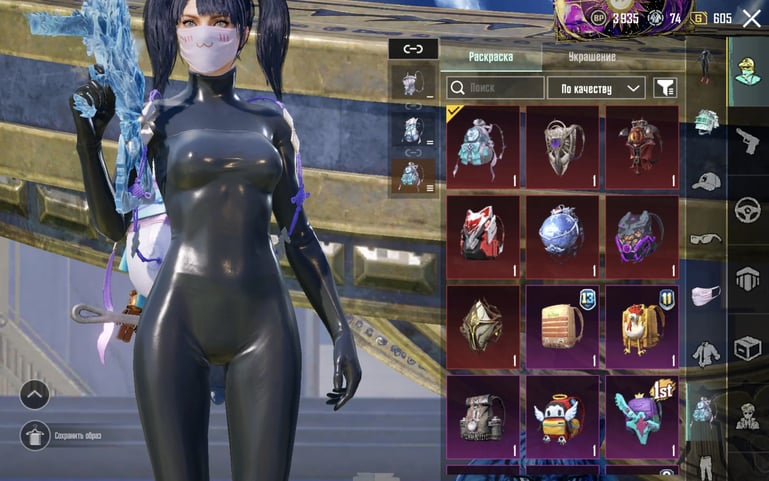The height and width of the screenshot is (481, 769).
Task: Open the filter options button
Action: (x=665, y=88)
